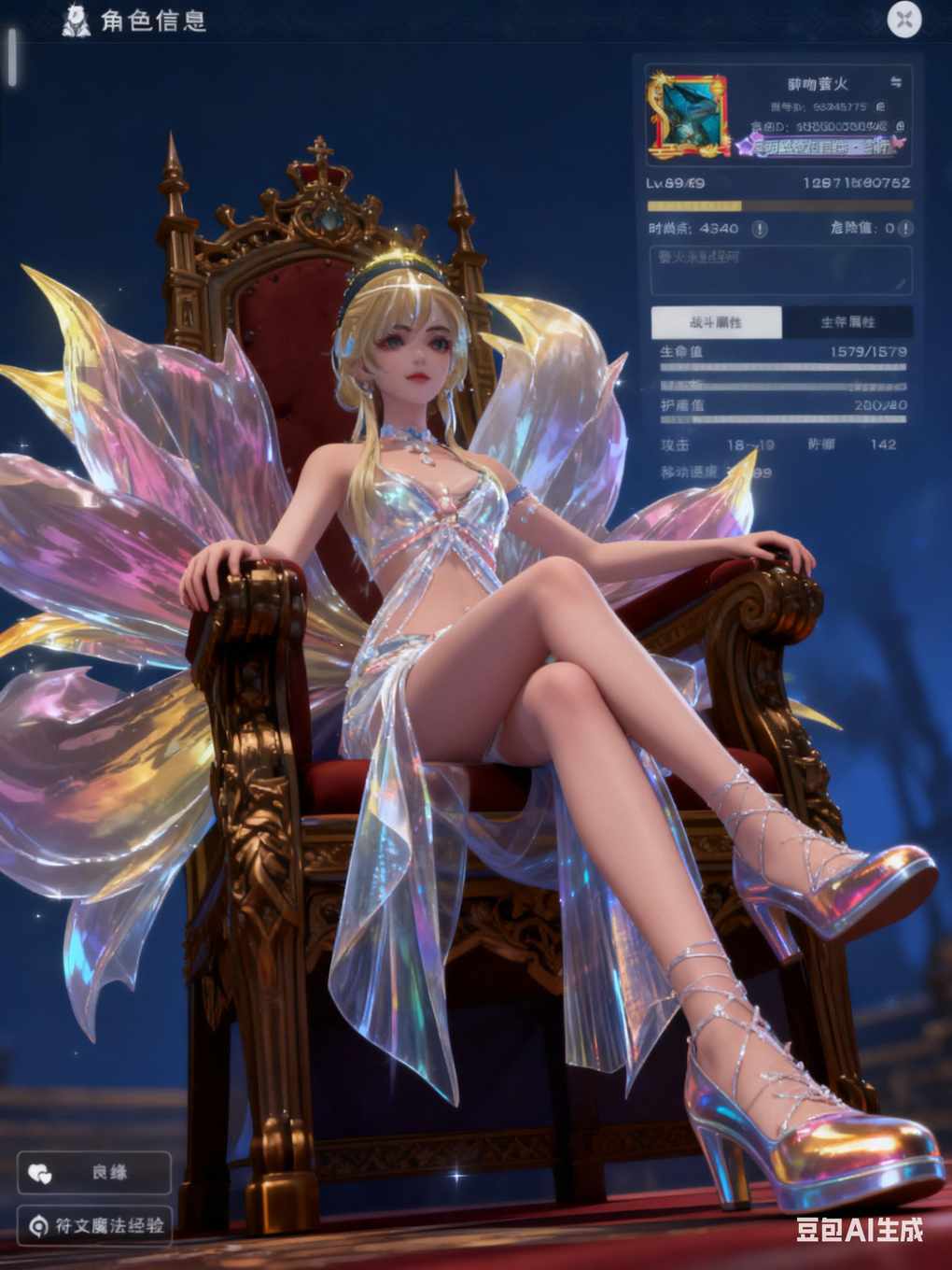
Task: Show the 时尚点 fashion points info tooltip
Action: tap(760, 229)
